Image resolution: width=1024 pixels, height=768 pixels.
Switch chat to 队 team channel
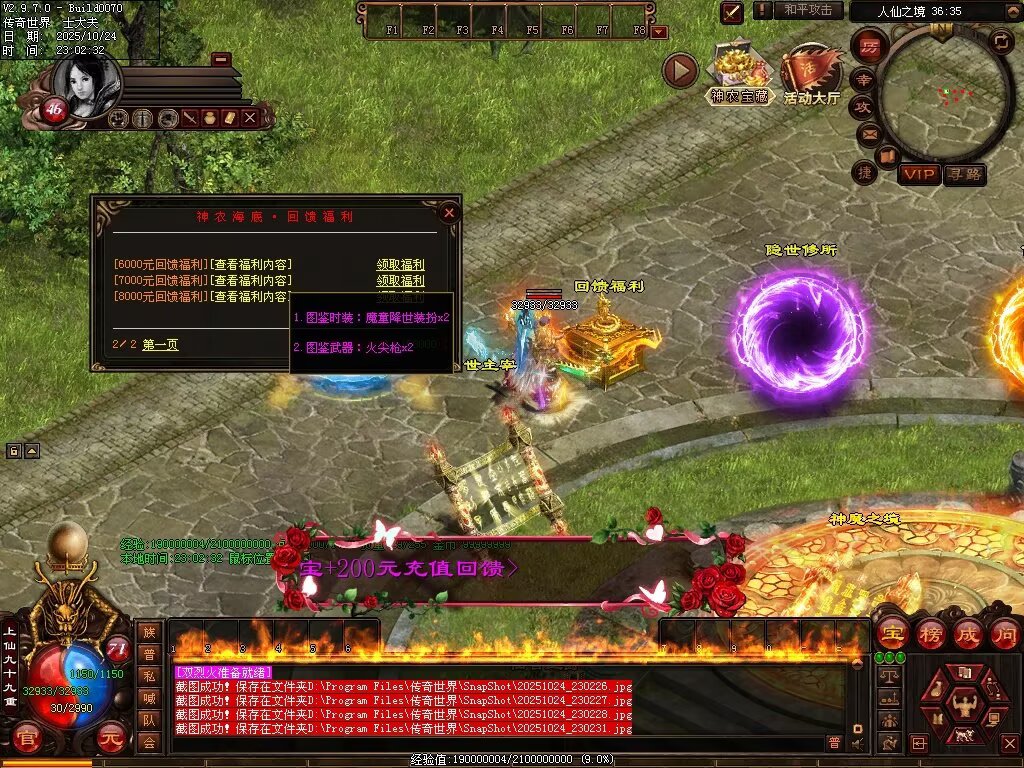click(149, 719)
